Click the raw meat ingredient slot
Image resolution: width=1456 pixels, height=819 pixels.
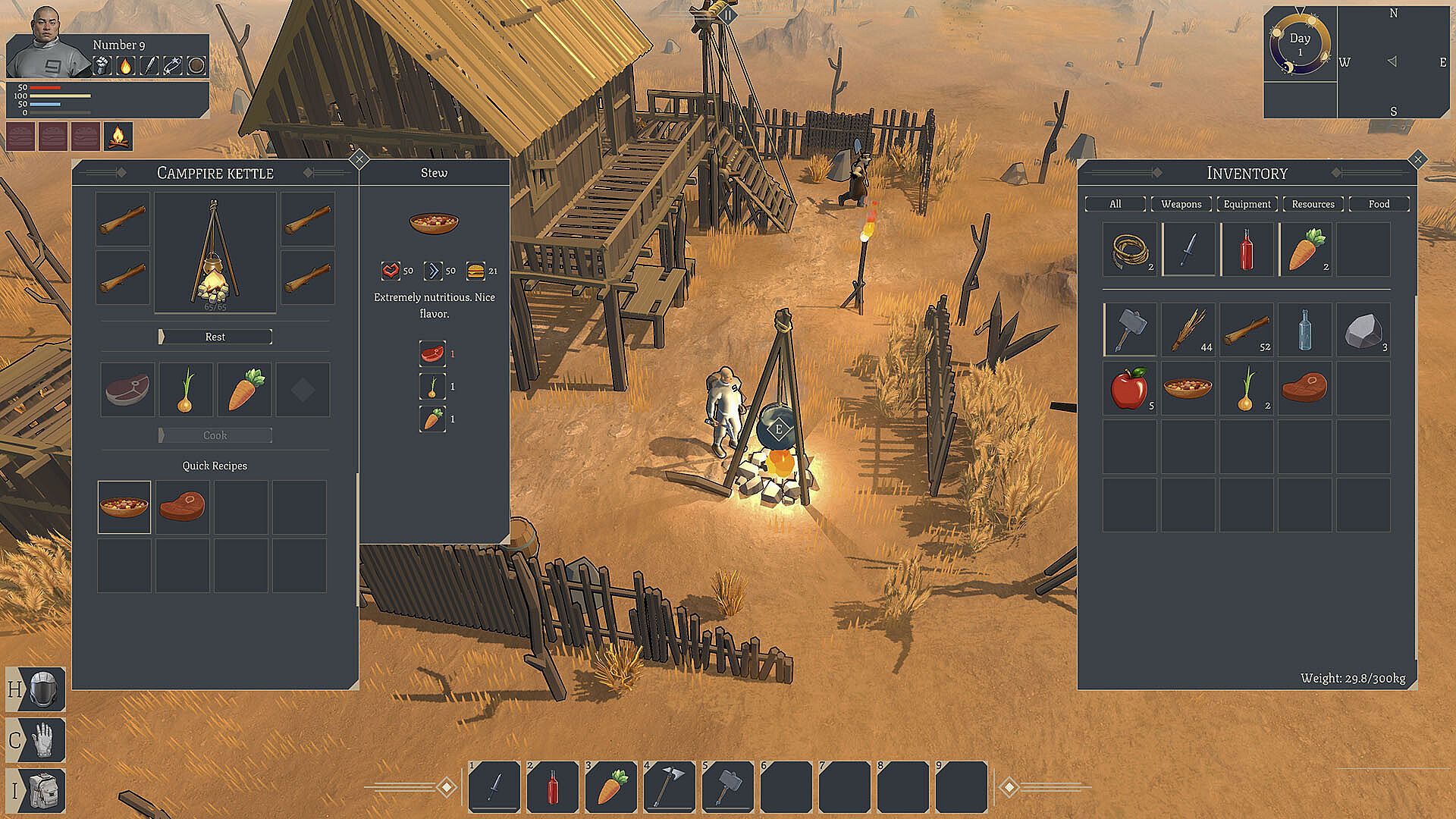point(127,390)
